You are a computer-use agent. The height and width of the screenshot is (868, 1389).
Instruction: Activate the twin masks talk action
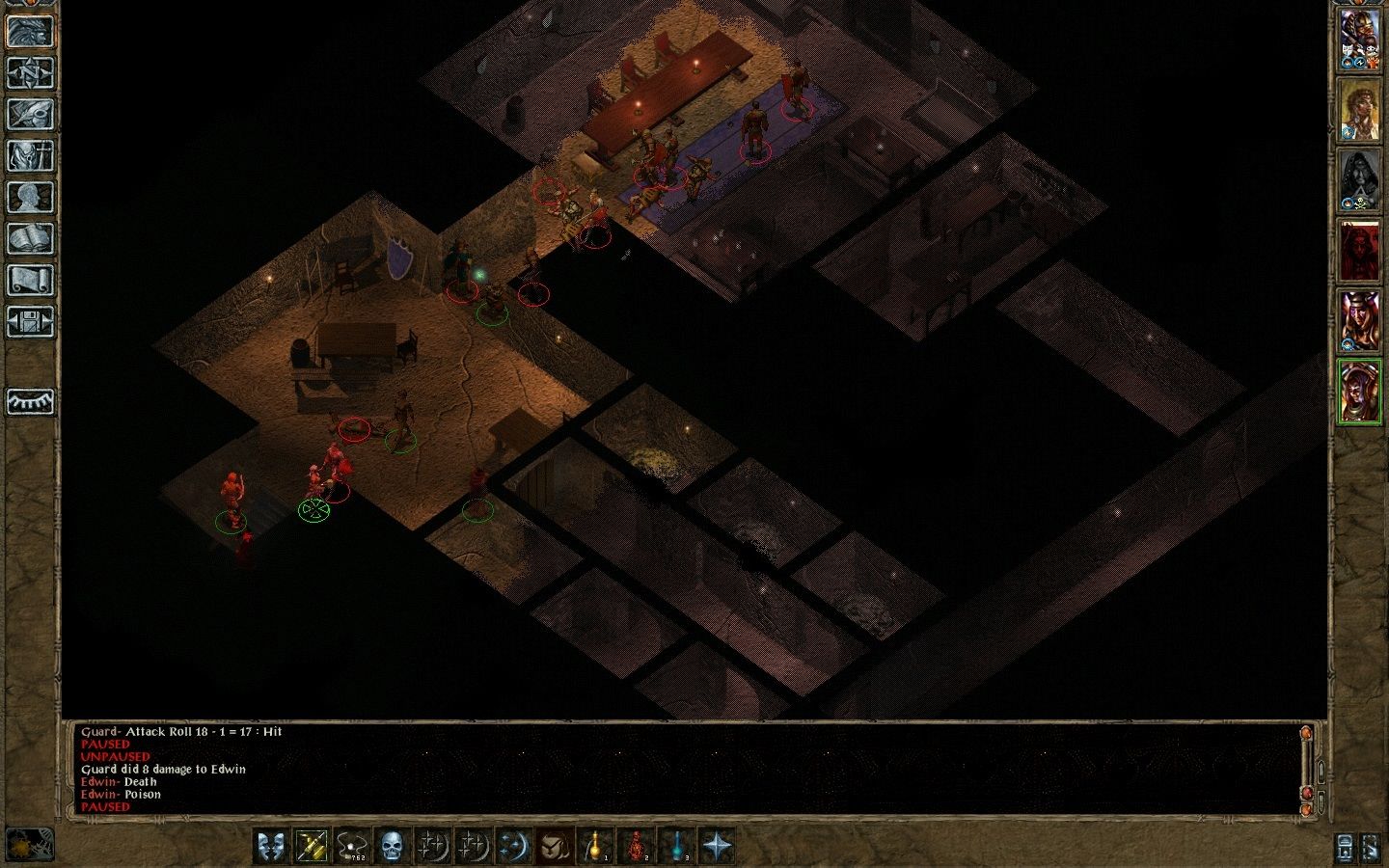(x=272, y=846)
